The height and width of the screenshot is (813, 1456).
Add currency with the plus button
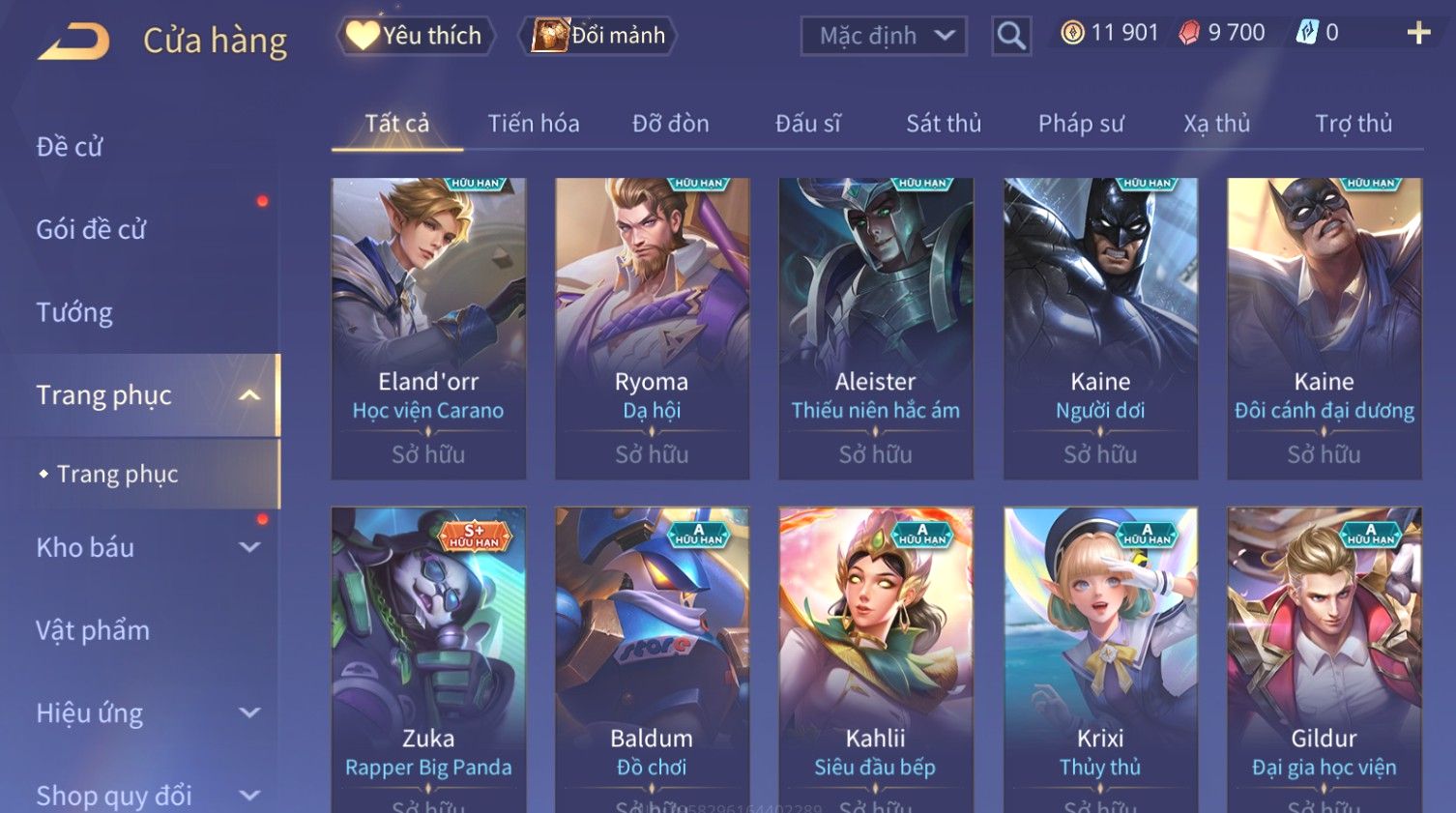tap(1417, 33)
